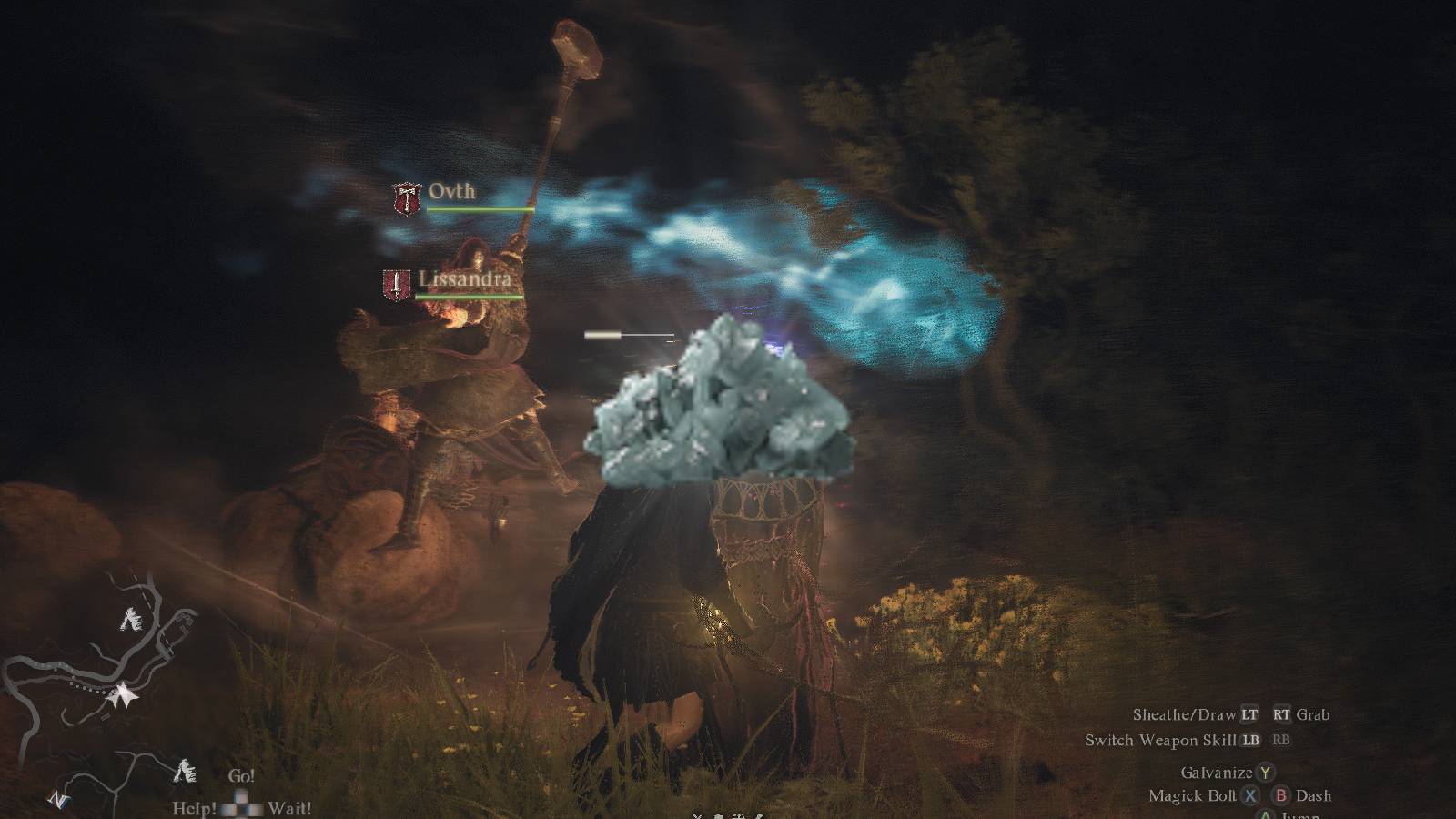Click the enemy casting progress bar
The image size is (1456, 819).
click(628, 334)
